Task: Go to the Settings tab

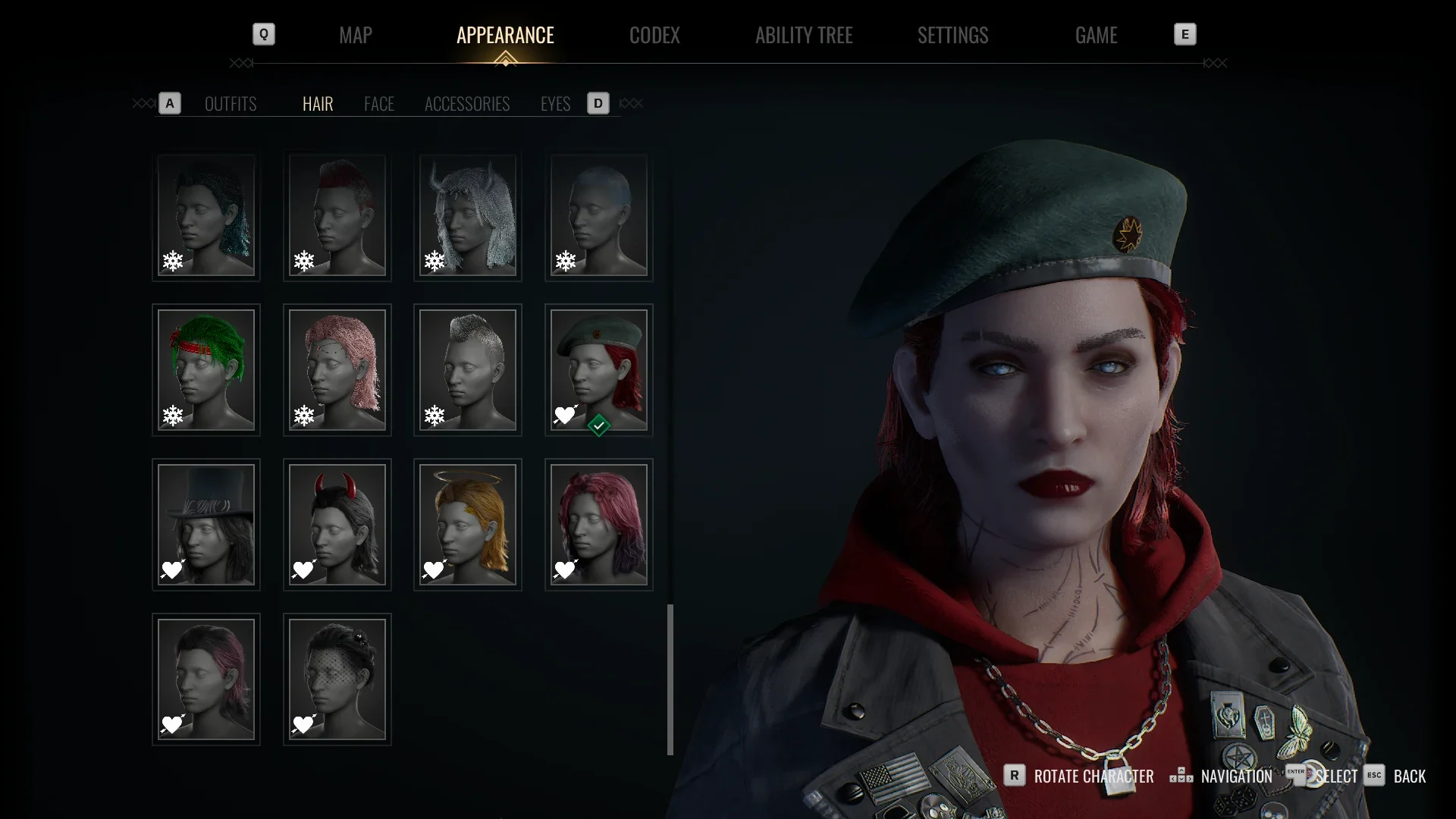Action: coord(952,35)
